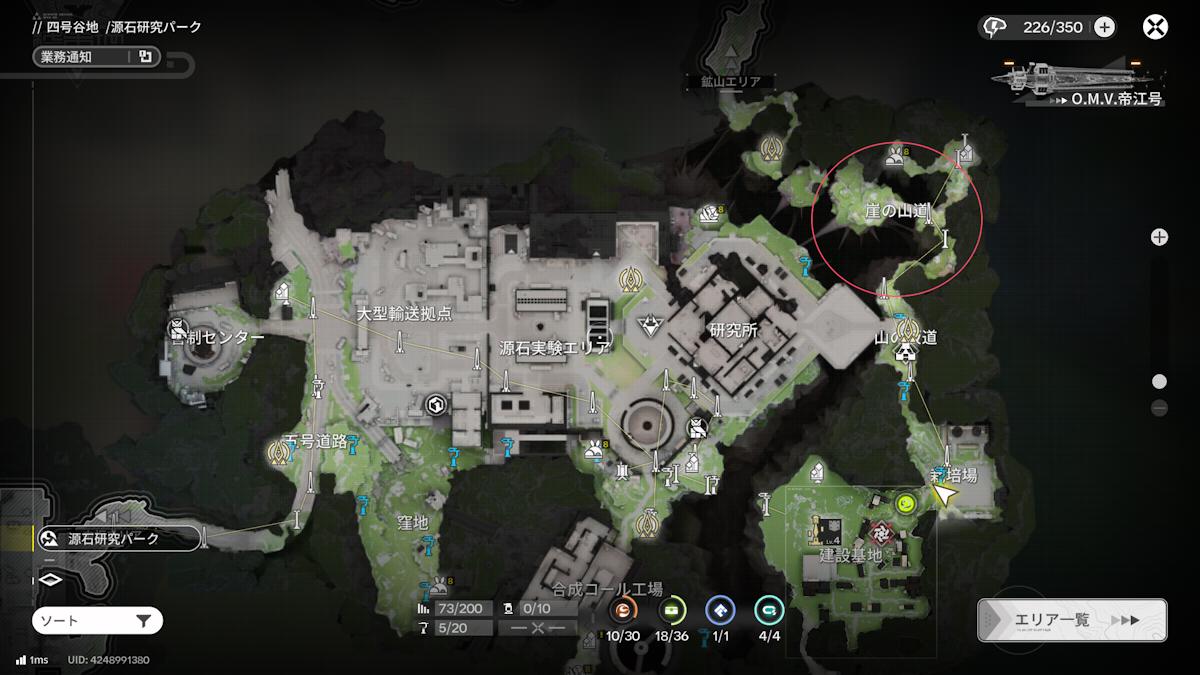Click the green smiley face map marker
Image resolution: width=1200 pixels, height=675 pixels.
tap(906, 503)
